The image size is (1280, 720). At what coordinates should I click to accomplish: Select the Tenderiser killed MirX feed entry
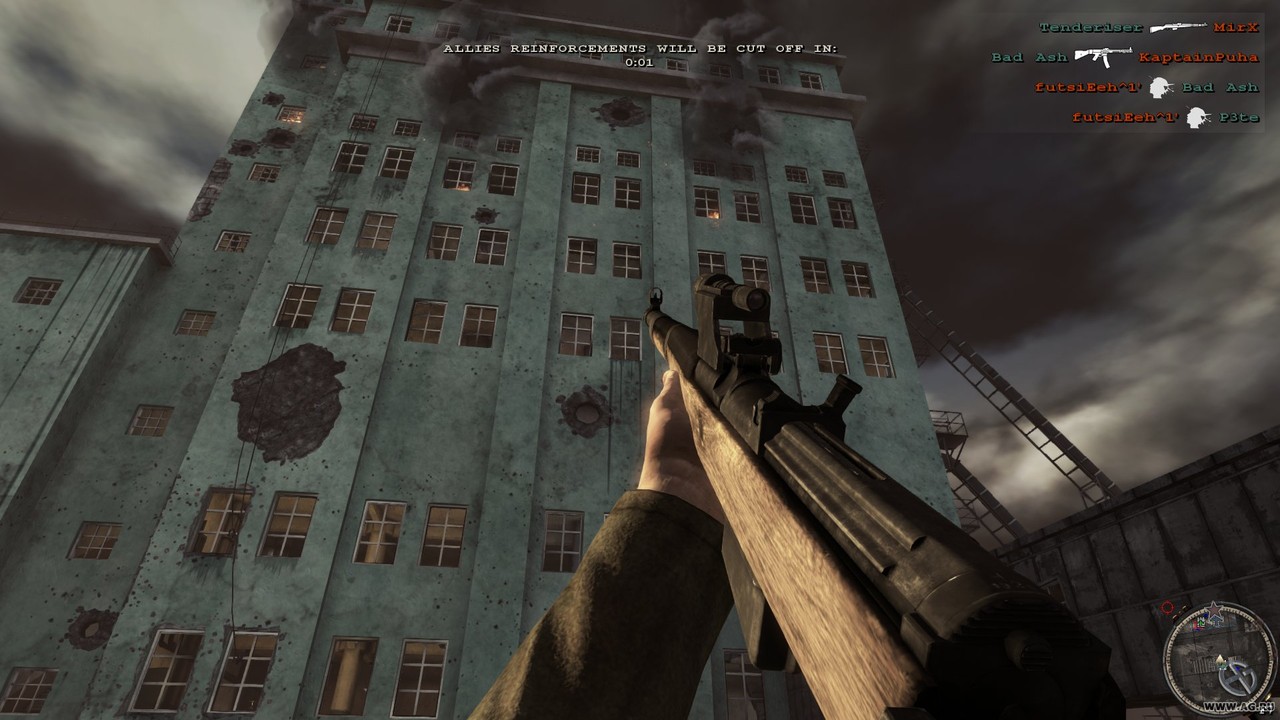pyautogui.click(x=1148, y=27)
